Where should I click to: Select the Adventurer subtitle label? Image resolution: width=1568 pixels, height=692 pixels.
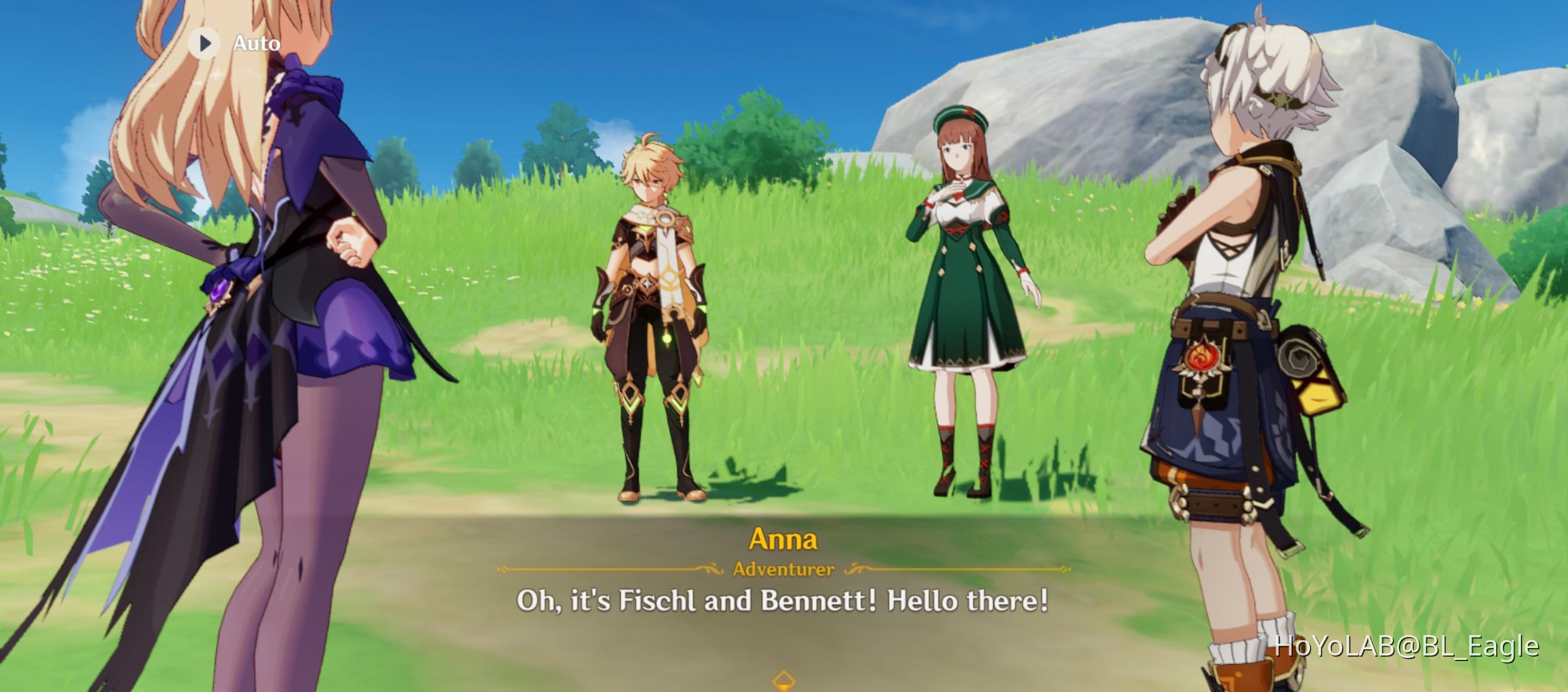pos(784,570)
